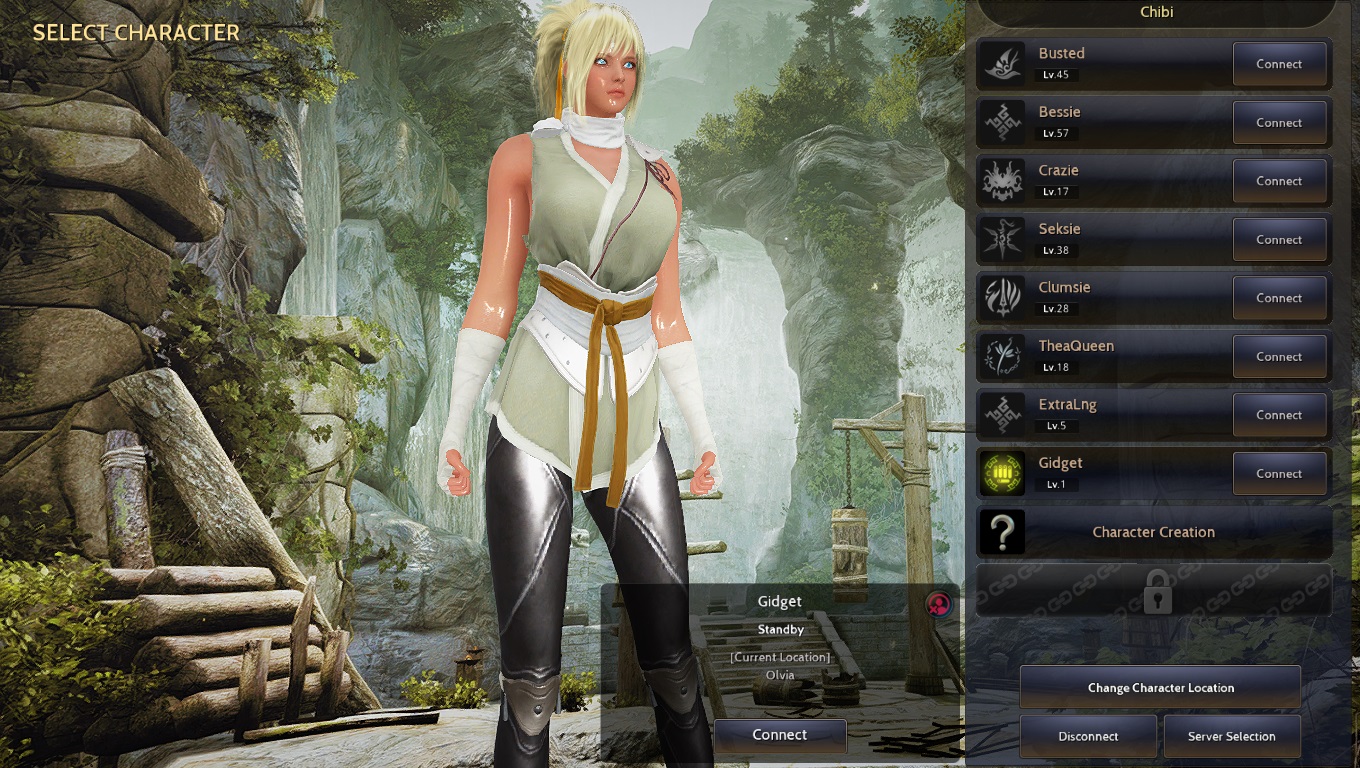
Task: Go to Server Selection
Action: (1231, 736)
